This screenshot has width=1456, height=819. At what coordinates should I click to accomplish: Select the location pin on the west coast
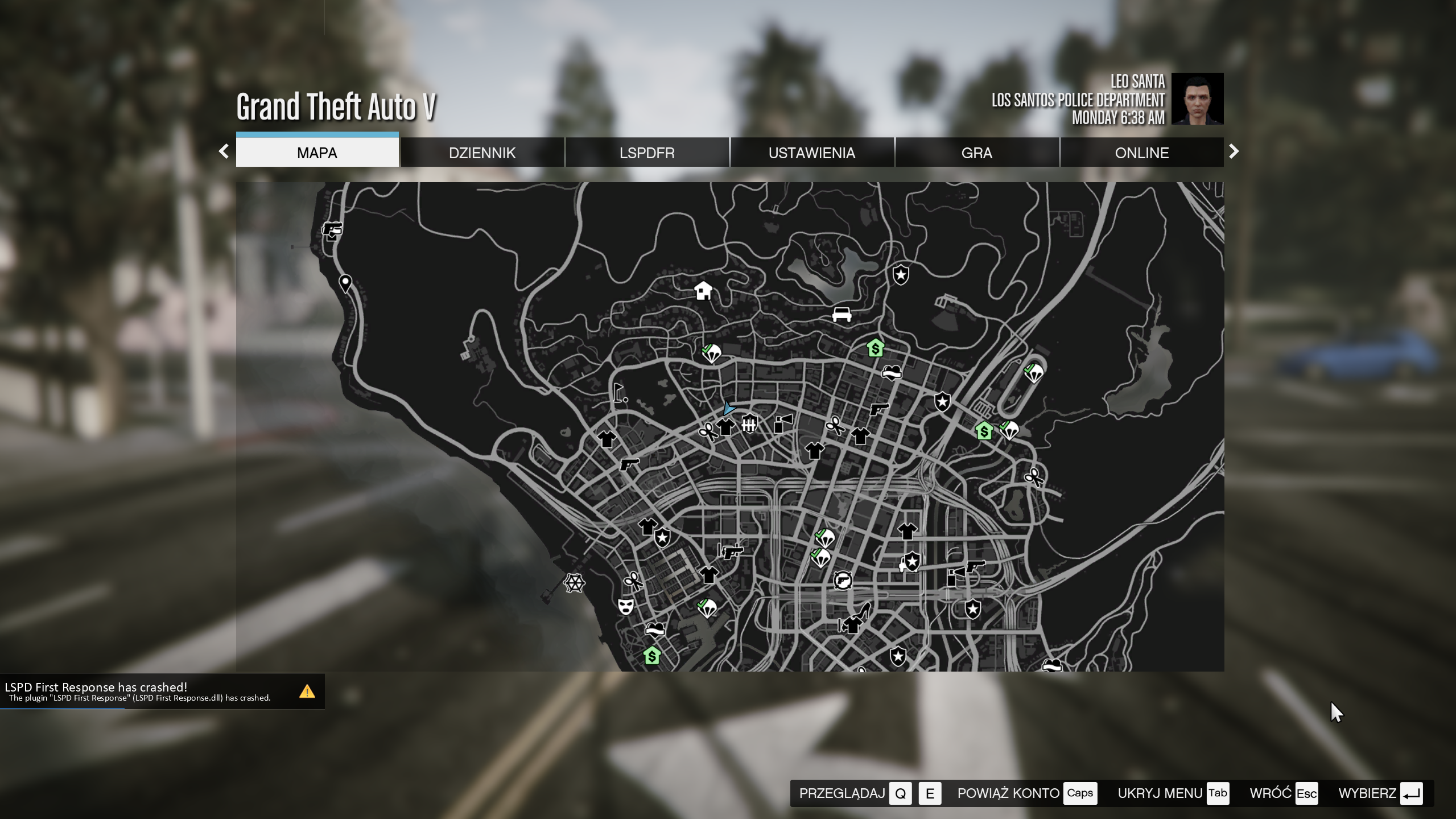coord(345,283)
